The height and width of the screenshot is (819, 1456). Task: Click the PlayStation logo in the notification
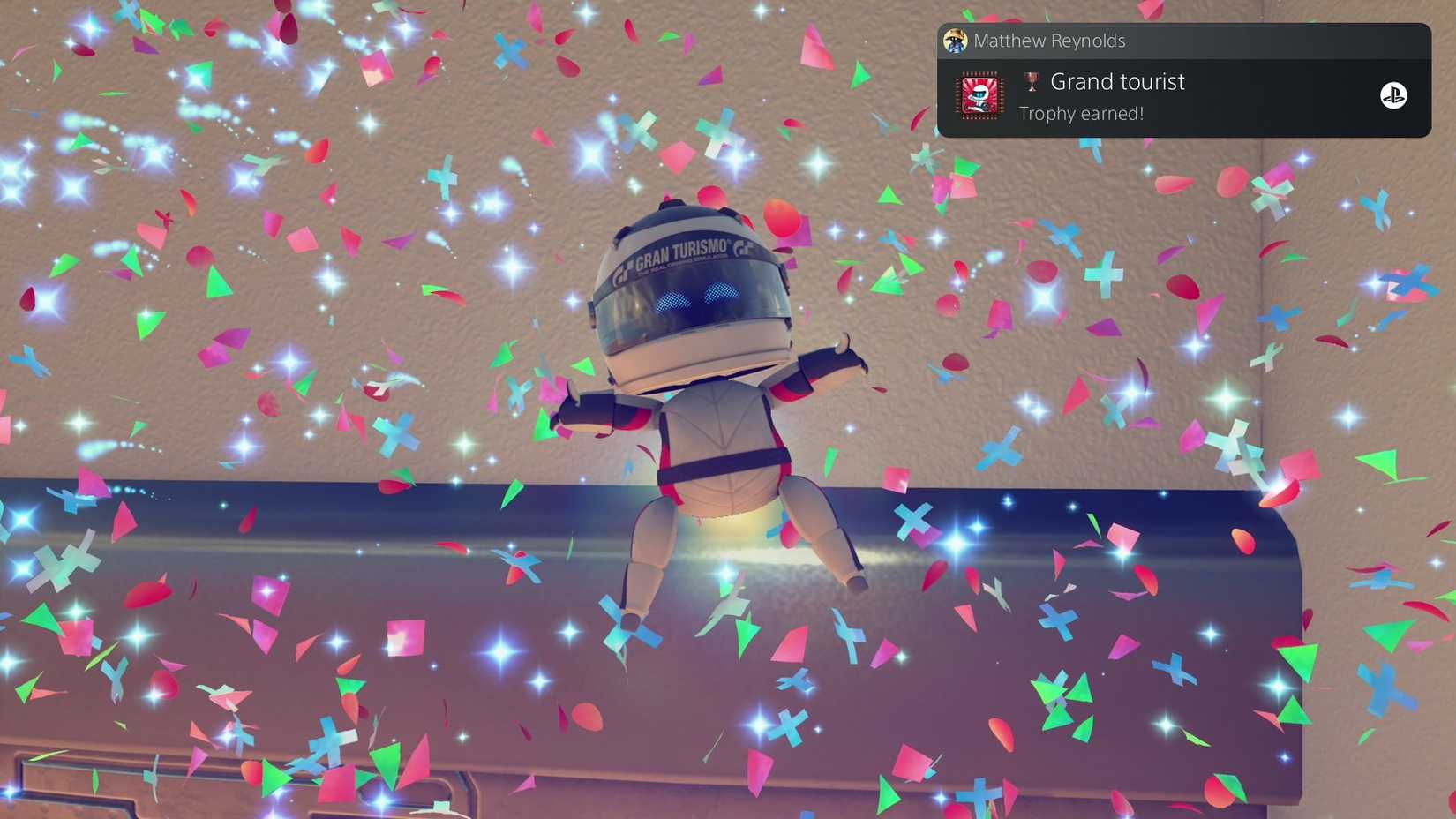click(1395, 96)
